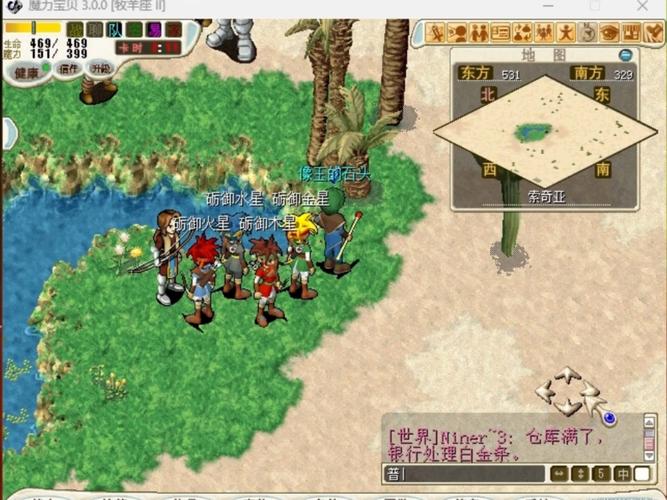
Task: Click the chat channel button labeled 5
Action: (602, 473)
